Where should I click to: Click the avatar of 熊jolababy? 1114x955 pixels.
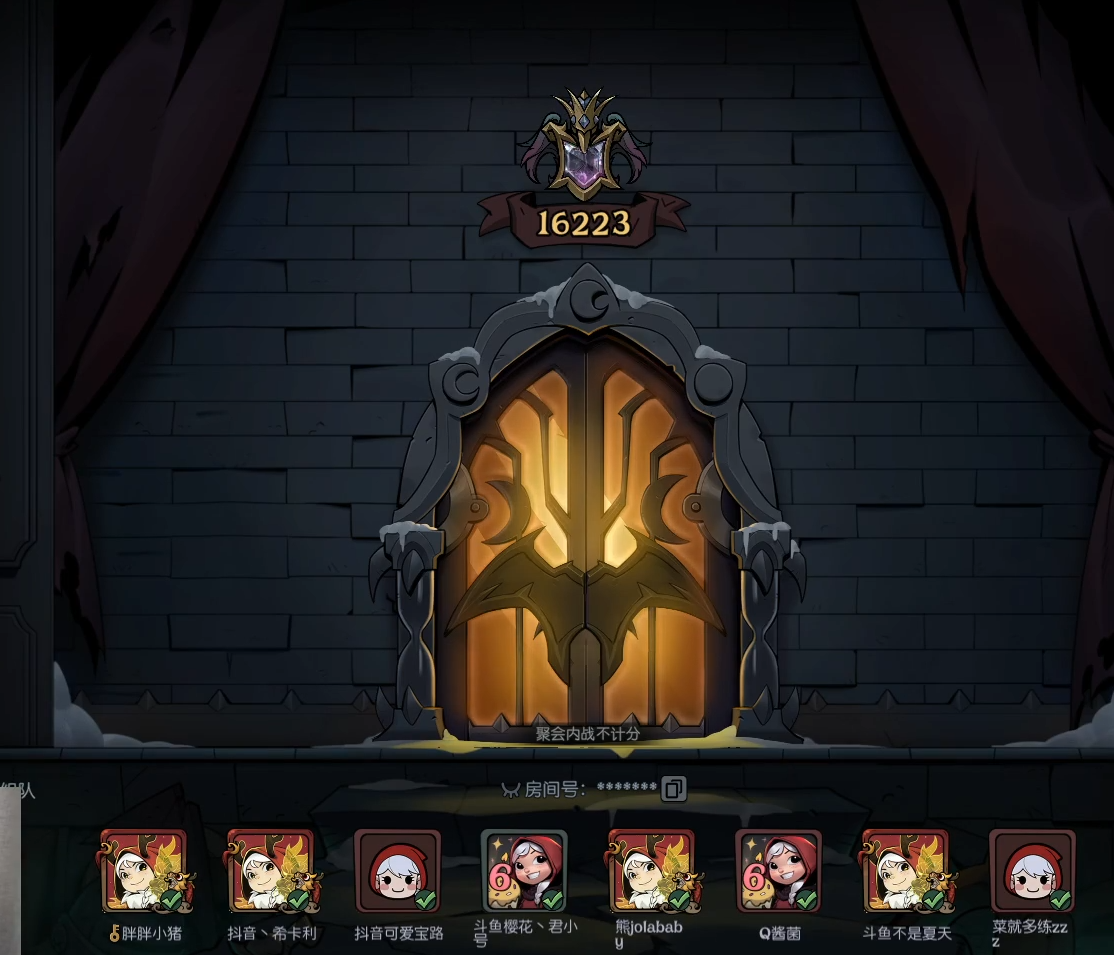coord(651,872)
